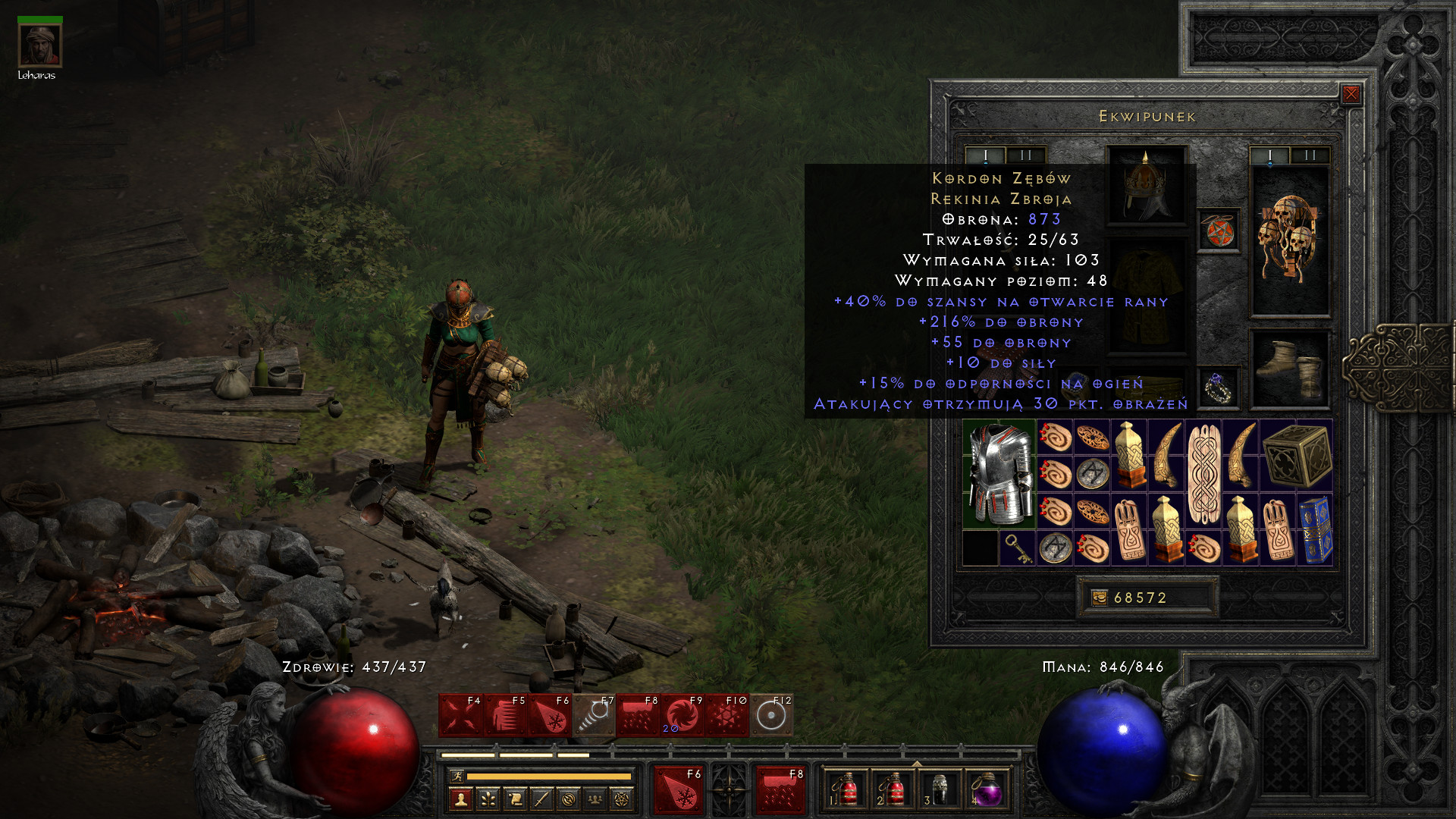Open the character sheet button

(x=460, y=799)
